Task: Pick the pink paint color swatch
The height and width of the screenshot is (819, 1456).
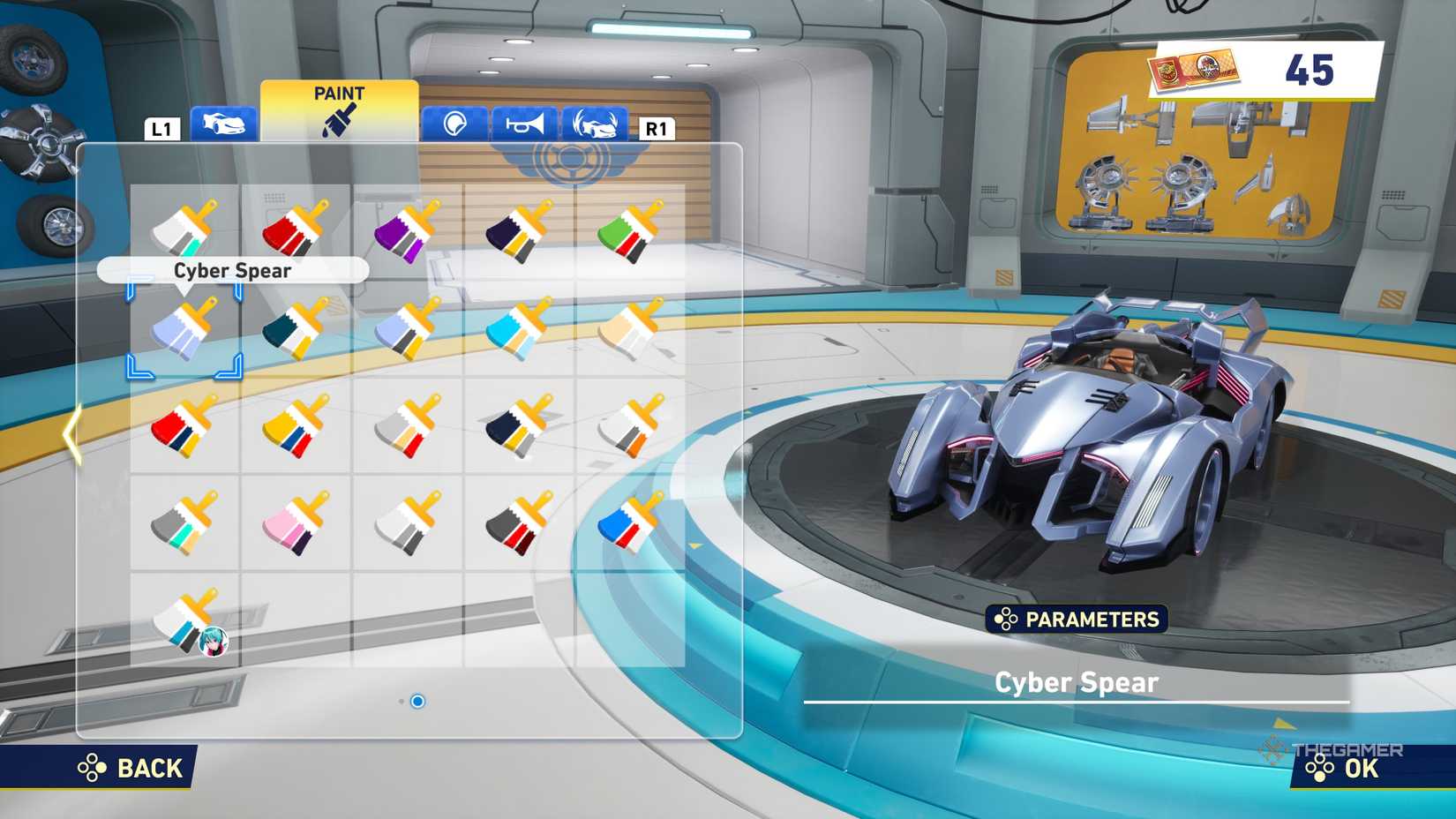Action: (297, 523)
